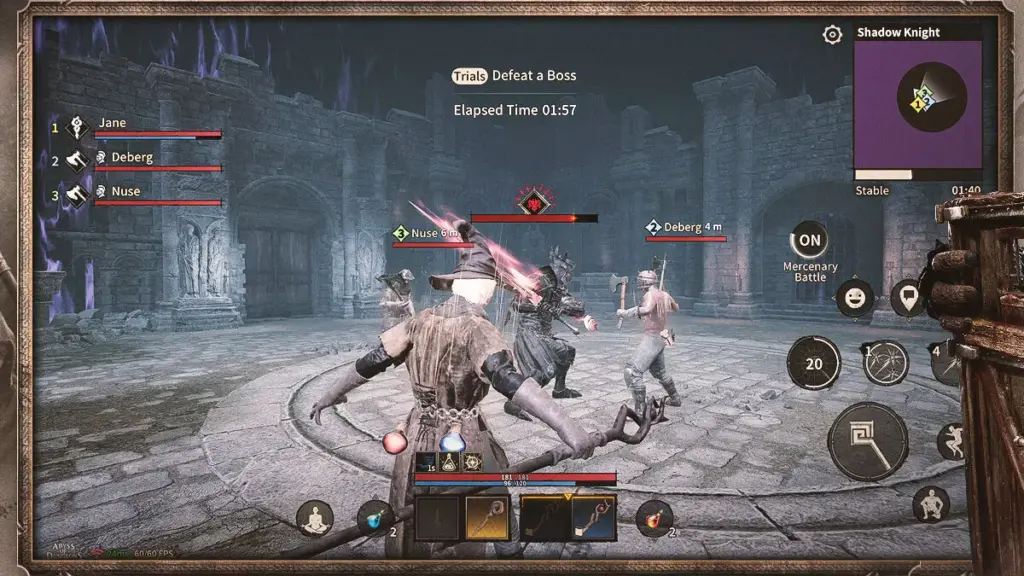
Task: Use the red health potion
Action: 654,518
